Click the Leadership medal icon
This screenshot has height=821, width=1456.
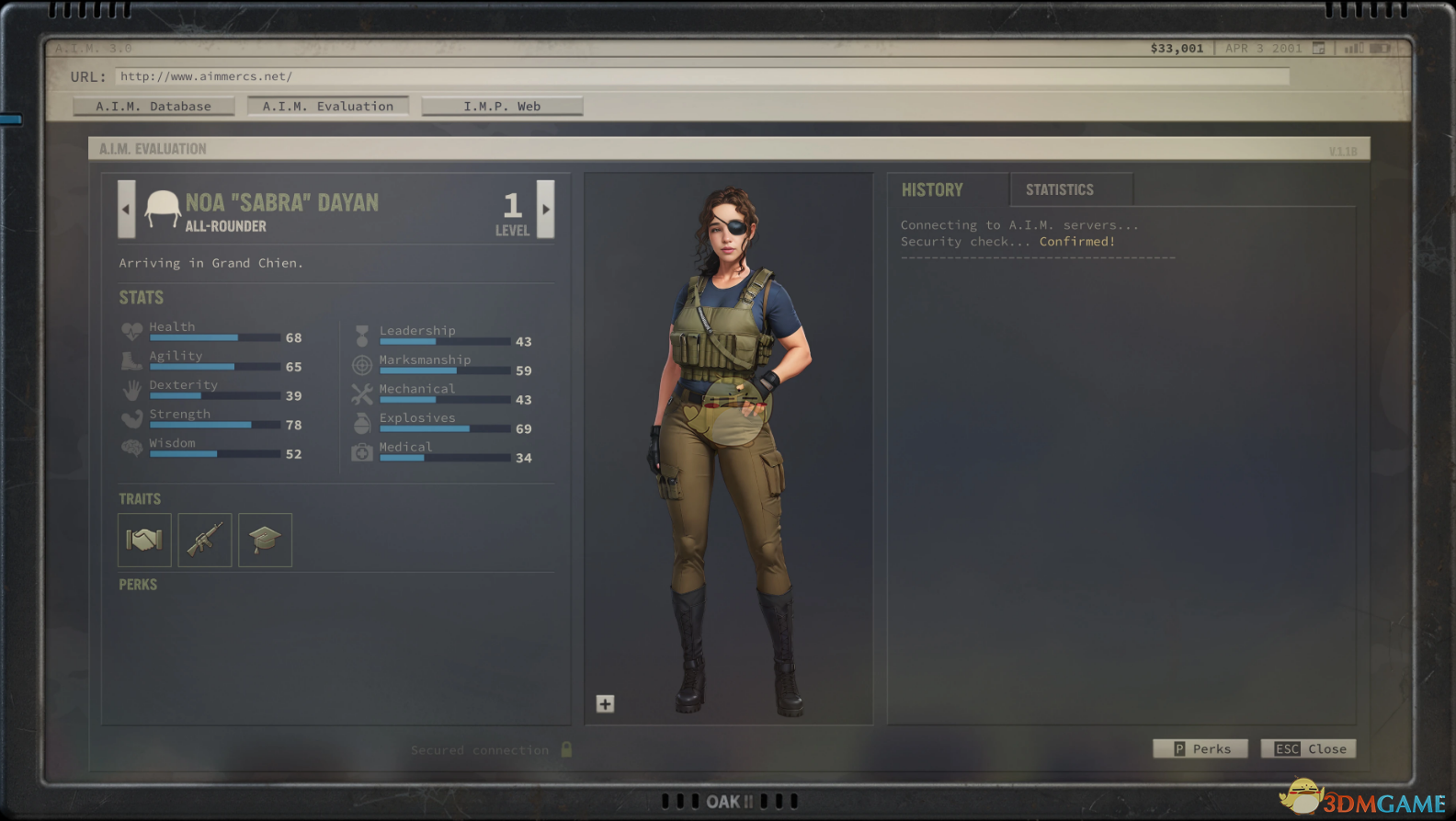pyautogui.click(x=362, y=336)
